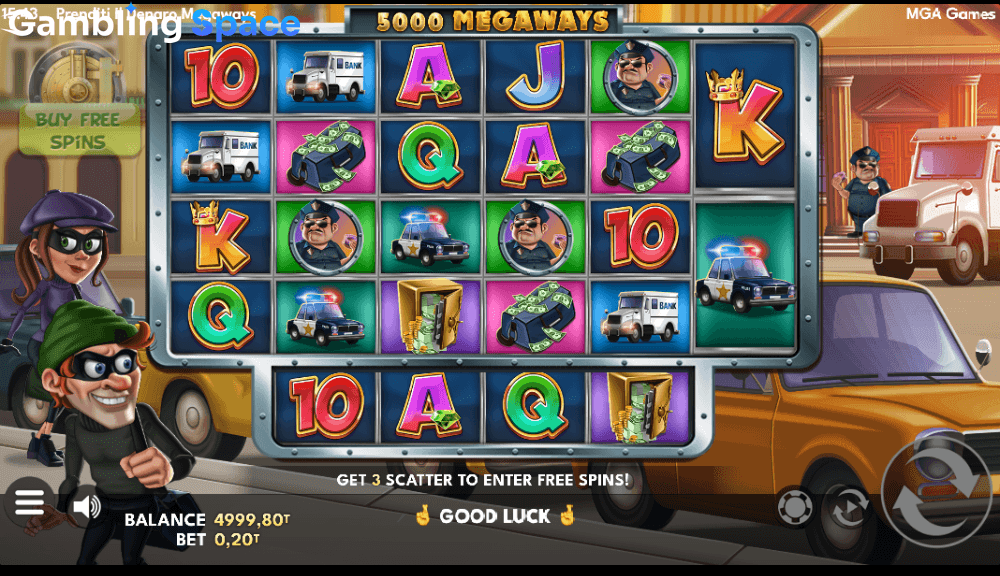
Task: Open bet settings via the casino chip icon
Action: [795, 507]
